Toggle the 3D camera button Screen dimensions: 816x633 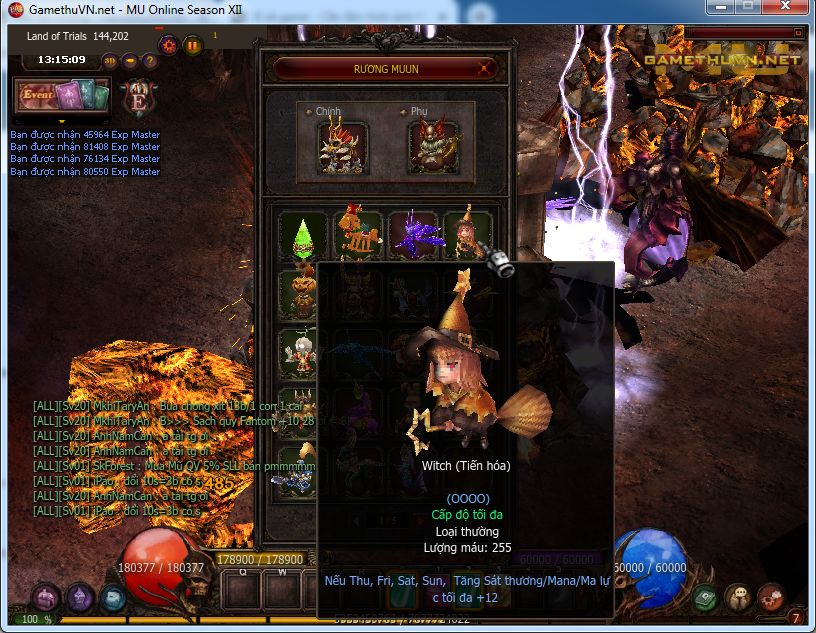coord(110,60)
